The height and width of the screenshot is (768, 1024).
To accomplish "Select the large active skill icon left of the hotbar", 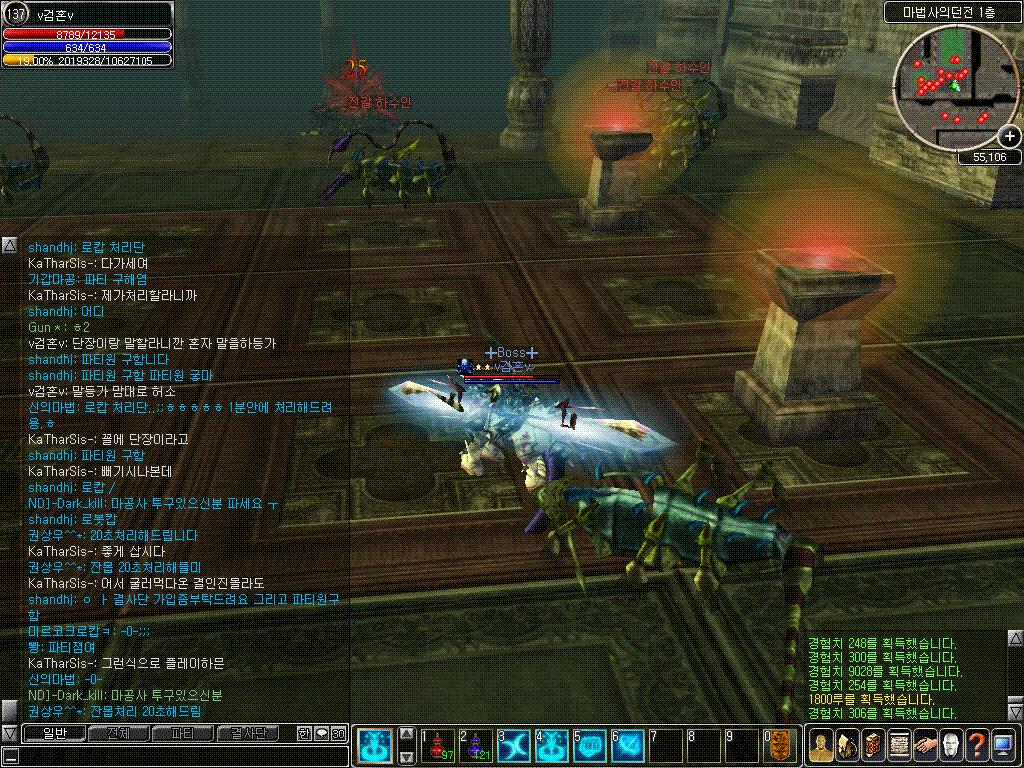I will [377, 747].
